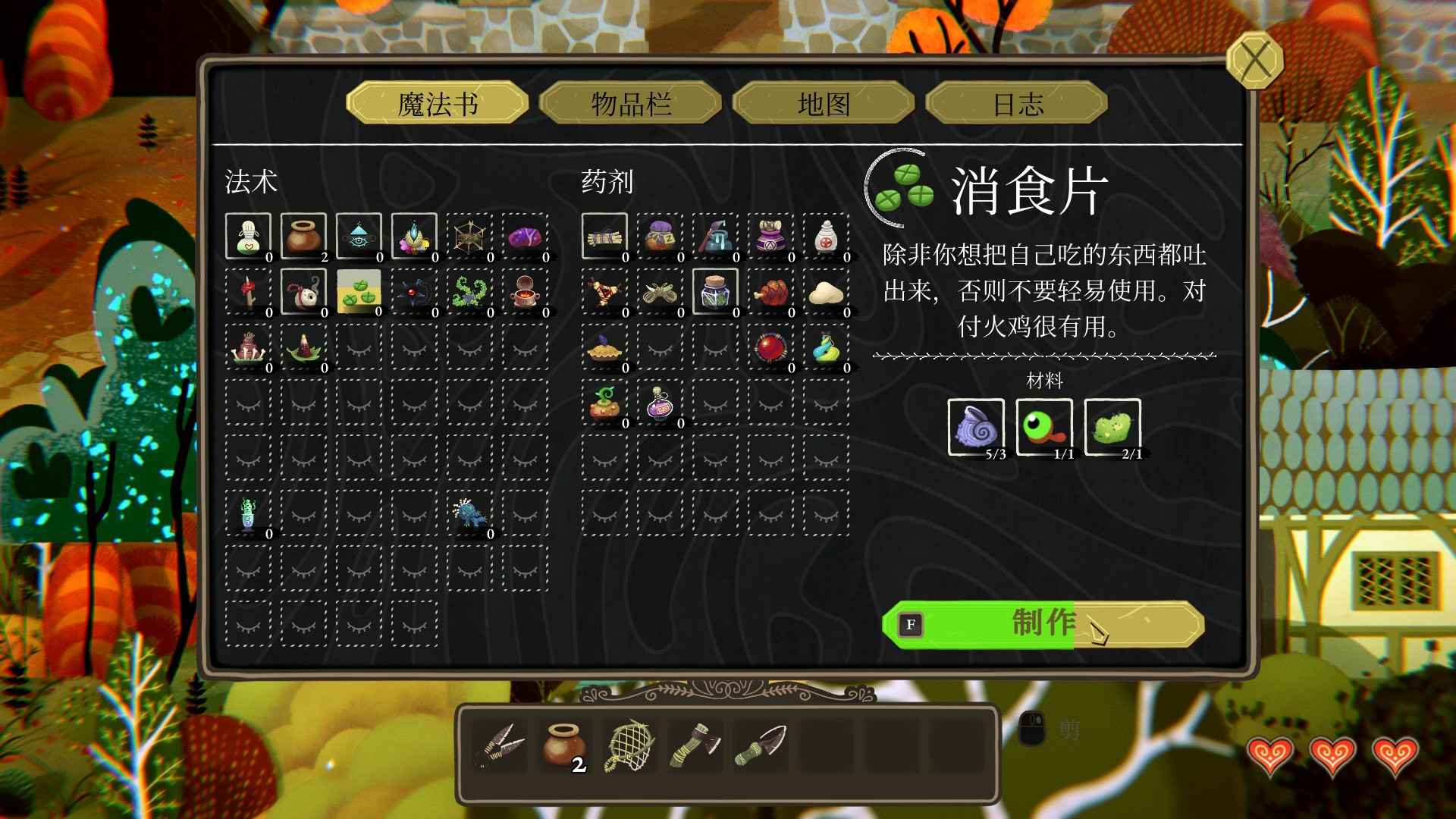The width and height of the screenshot is (1456, 819).
Task: Select the corked glass jar potion recipe
Action: click(714, 291)
